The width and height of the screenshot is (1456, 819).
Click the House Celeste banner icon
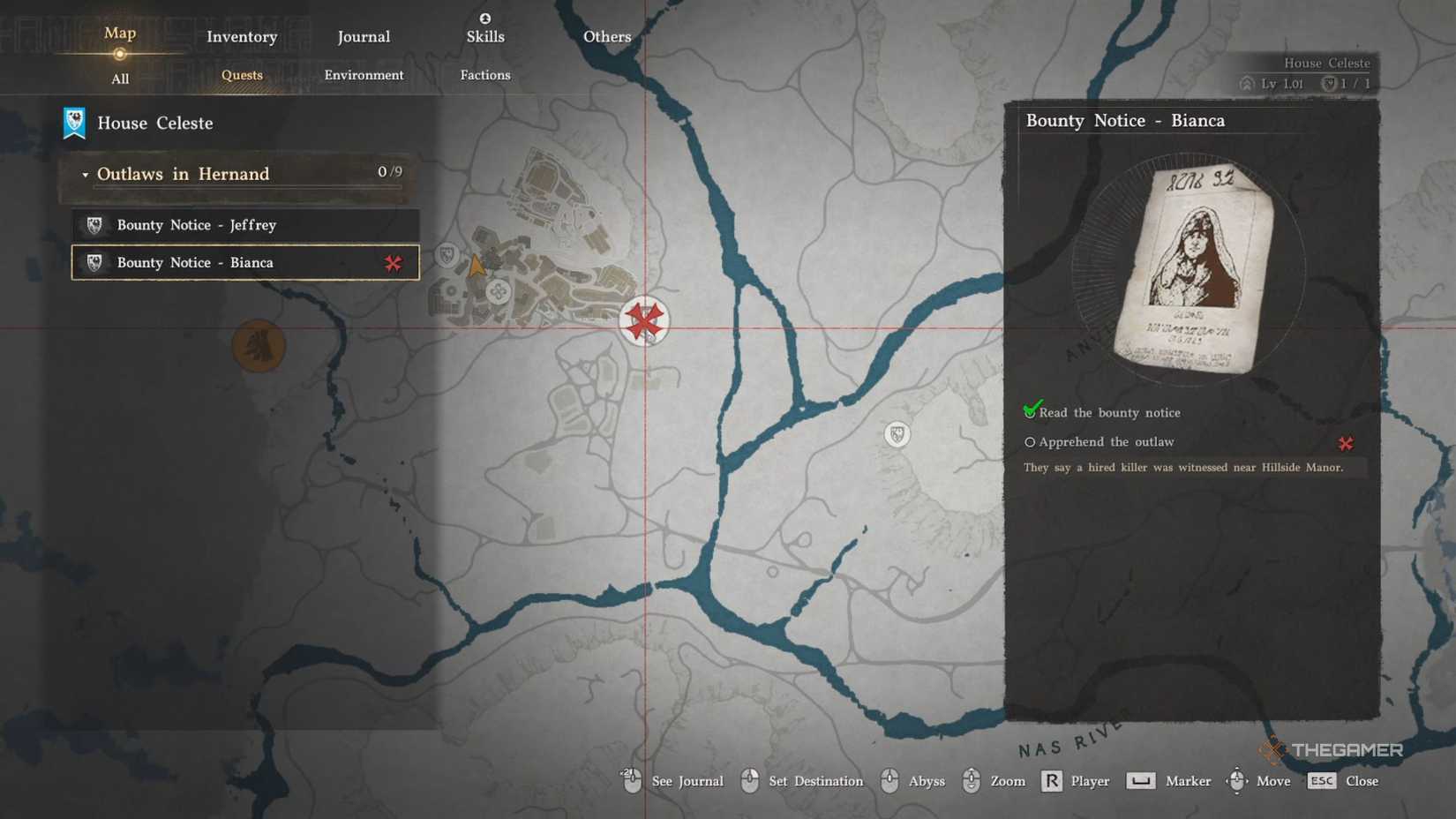point(74,123)
